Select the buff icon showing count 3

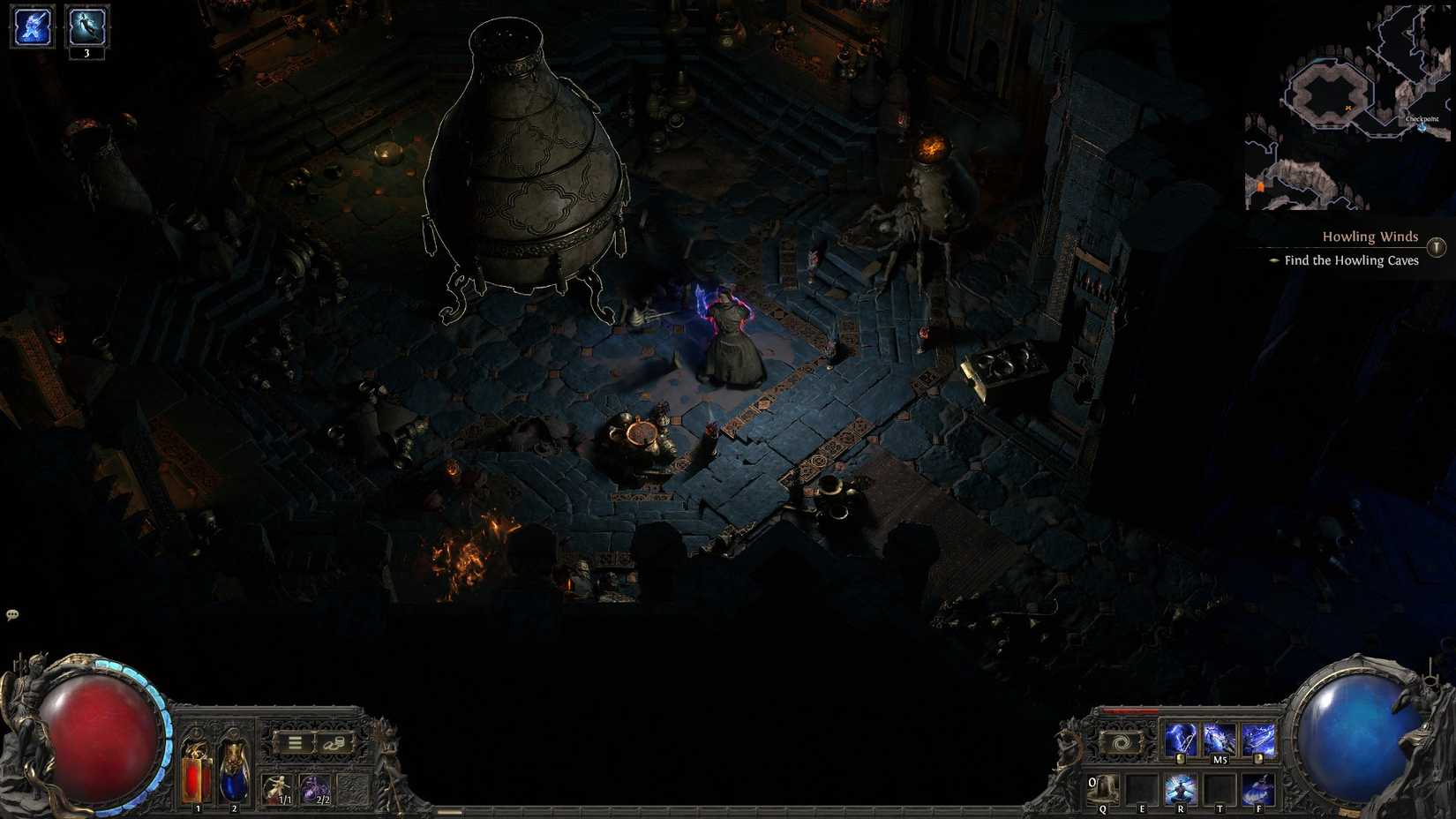(86, 26)
